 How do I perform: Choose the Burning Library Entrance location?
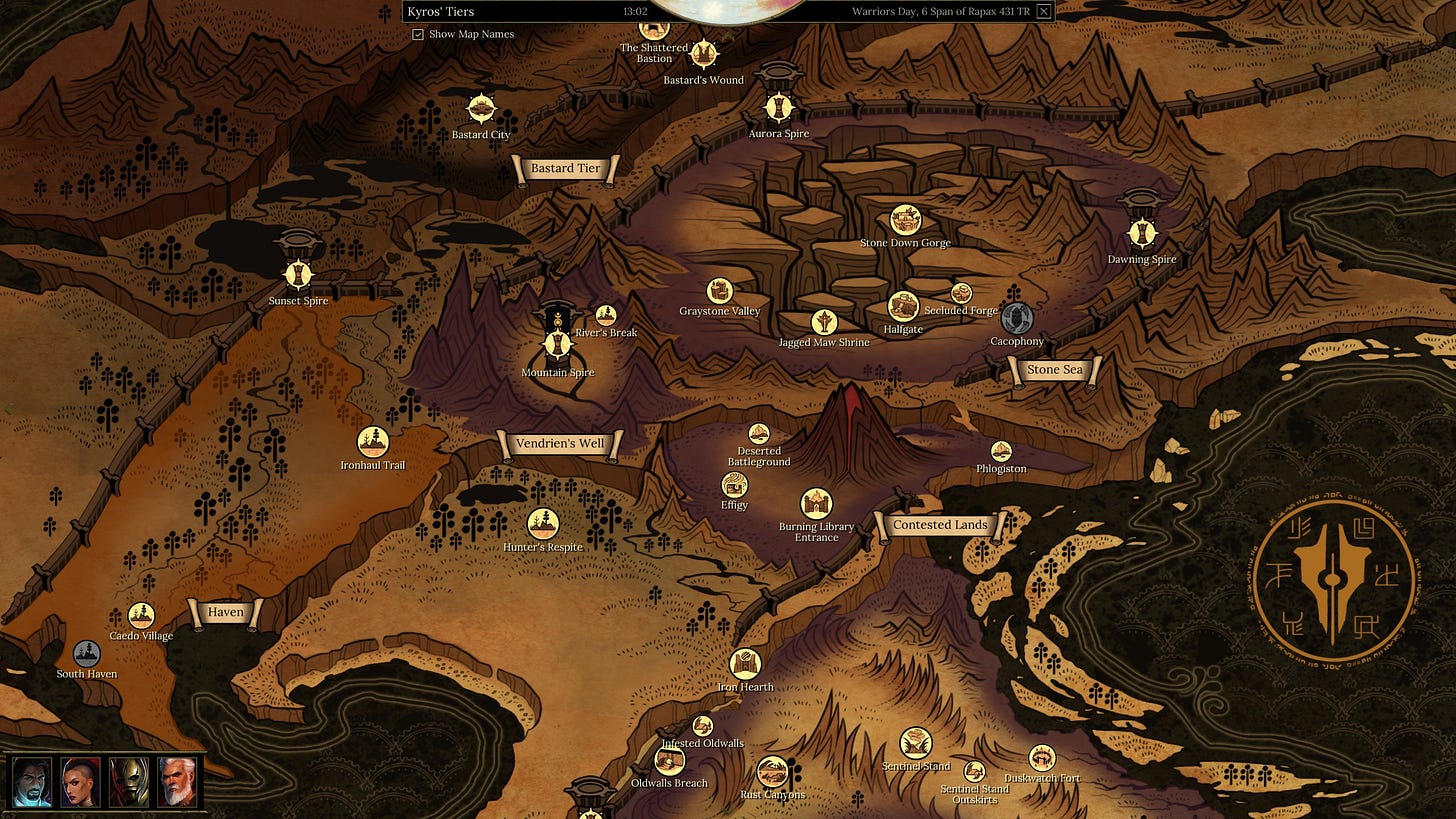point(816,503)
